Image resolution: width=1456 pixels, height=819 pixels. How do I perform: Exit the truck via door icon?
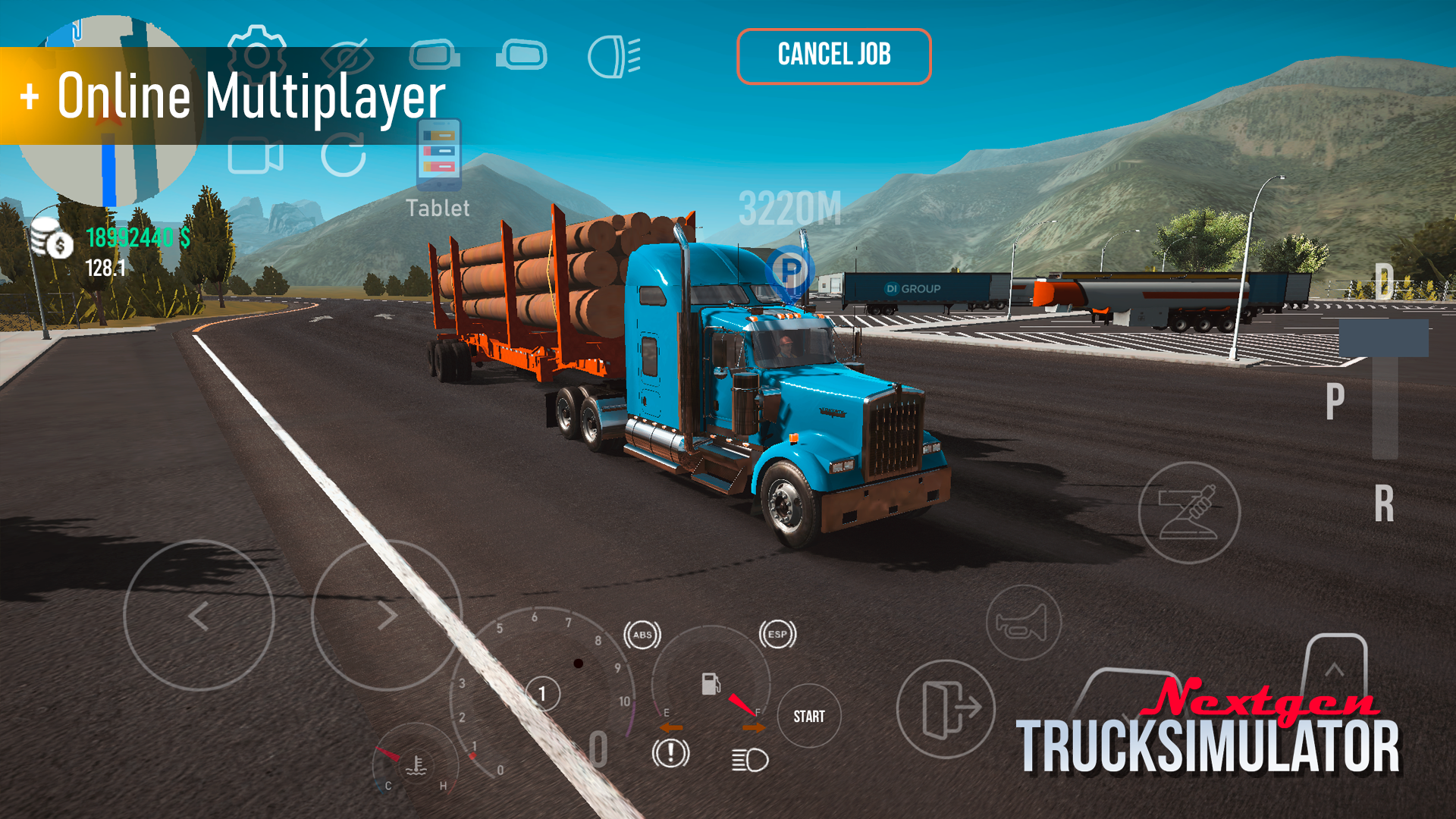[x=946, y=708]
